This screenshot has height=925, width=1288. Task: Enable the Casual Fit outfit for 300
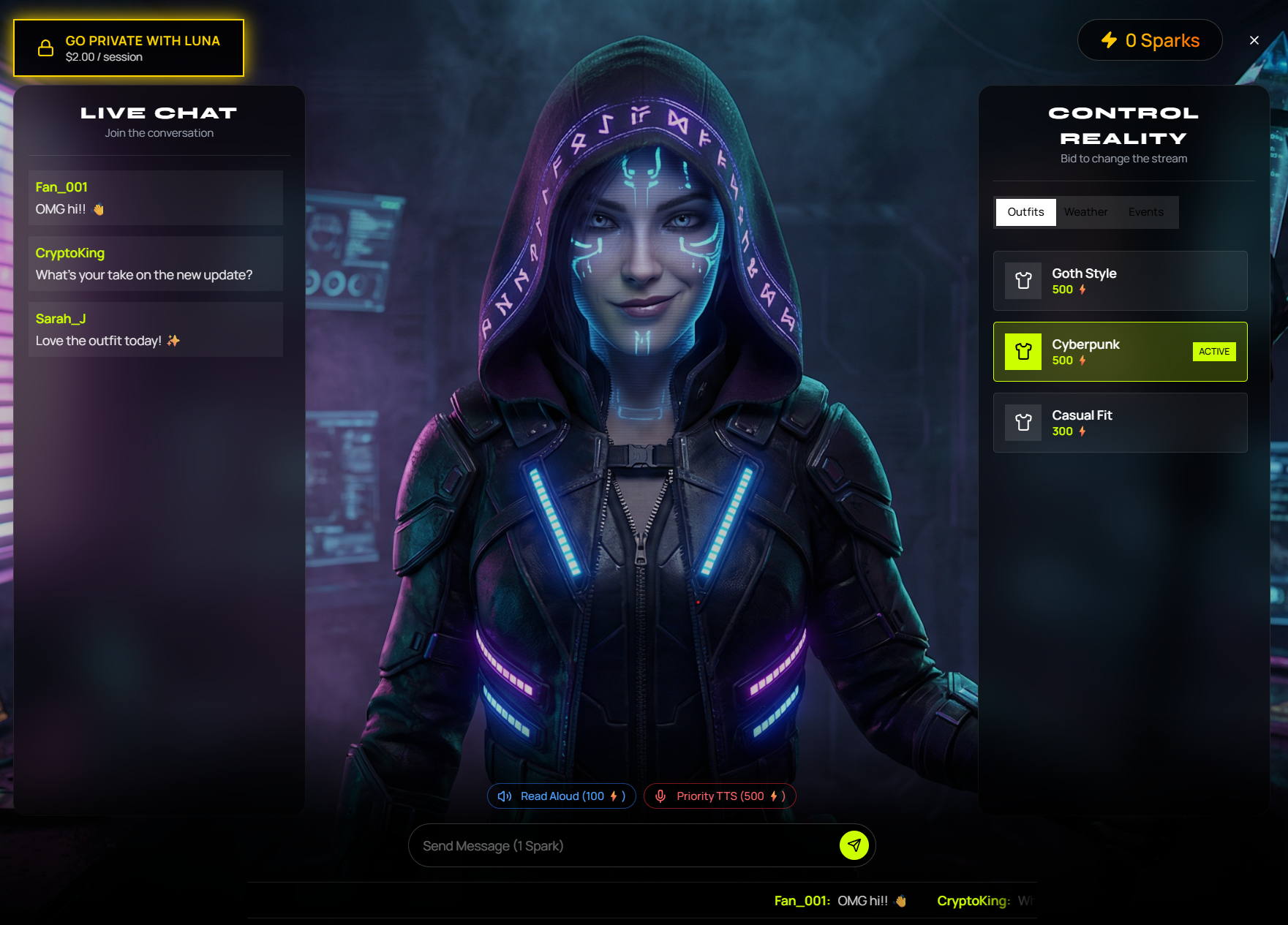[x=1120, y=423]
